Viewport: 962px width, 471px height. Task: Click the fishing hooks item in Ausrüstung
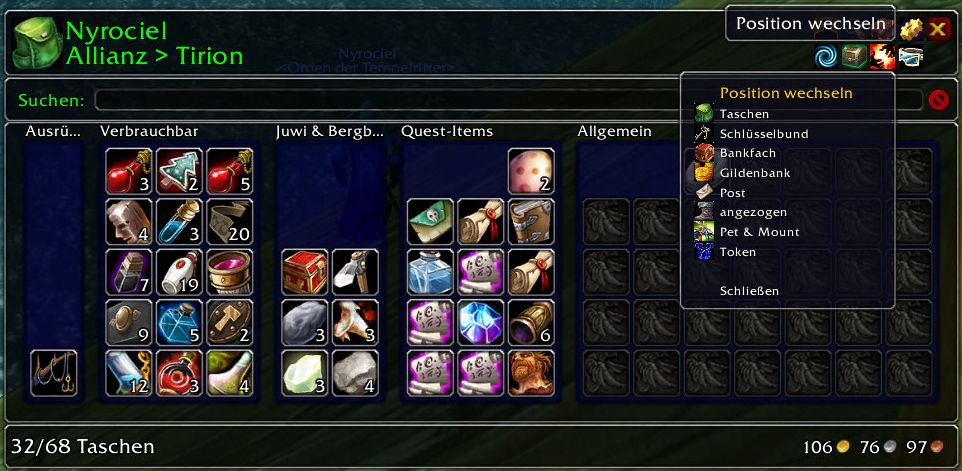[x=54, y=373]
